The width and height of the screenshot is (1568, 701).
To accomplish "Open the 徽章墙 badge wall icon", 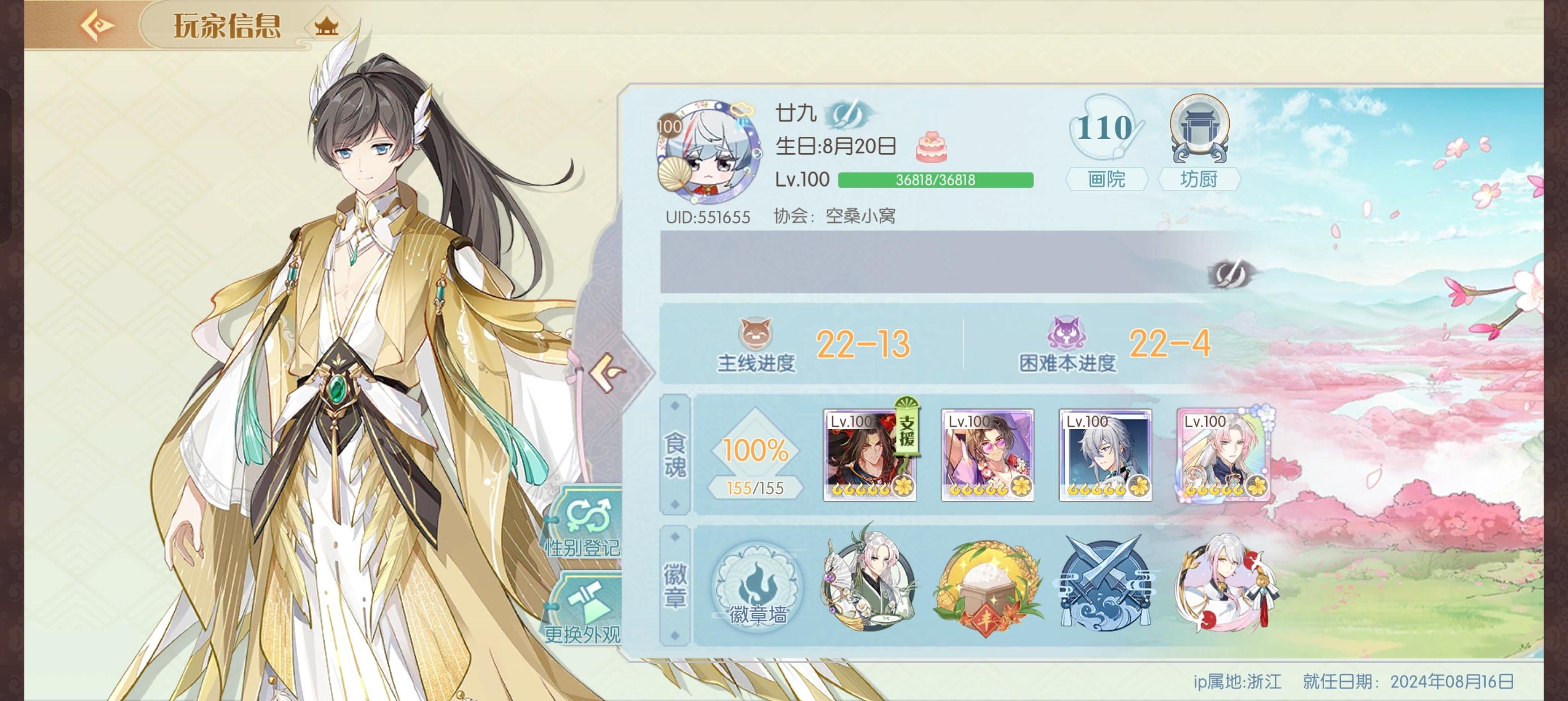I will click(x=759, y=586).
